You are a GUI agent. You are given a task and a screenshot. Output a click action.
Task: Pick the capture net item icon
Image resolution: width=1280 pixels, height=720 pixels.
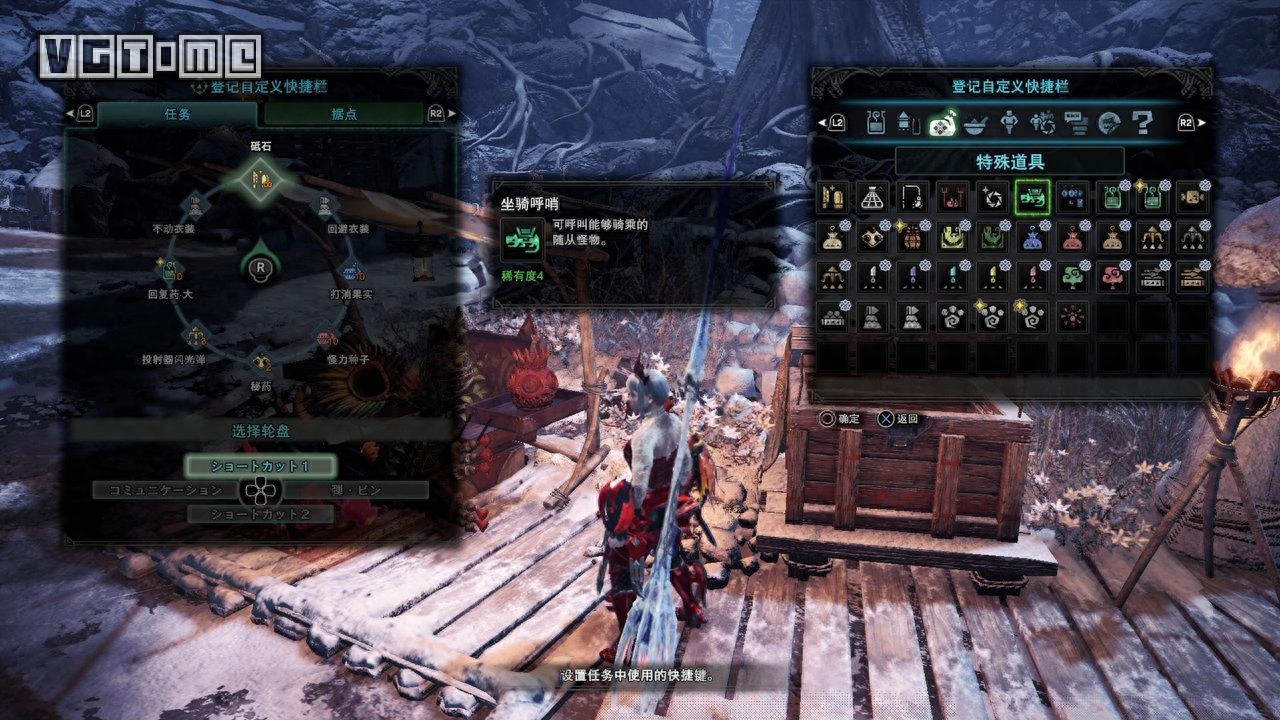pos(872,196)
